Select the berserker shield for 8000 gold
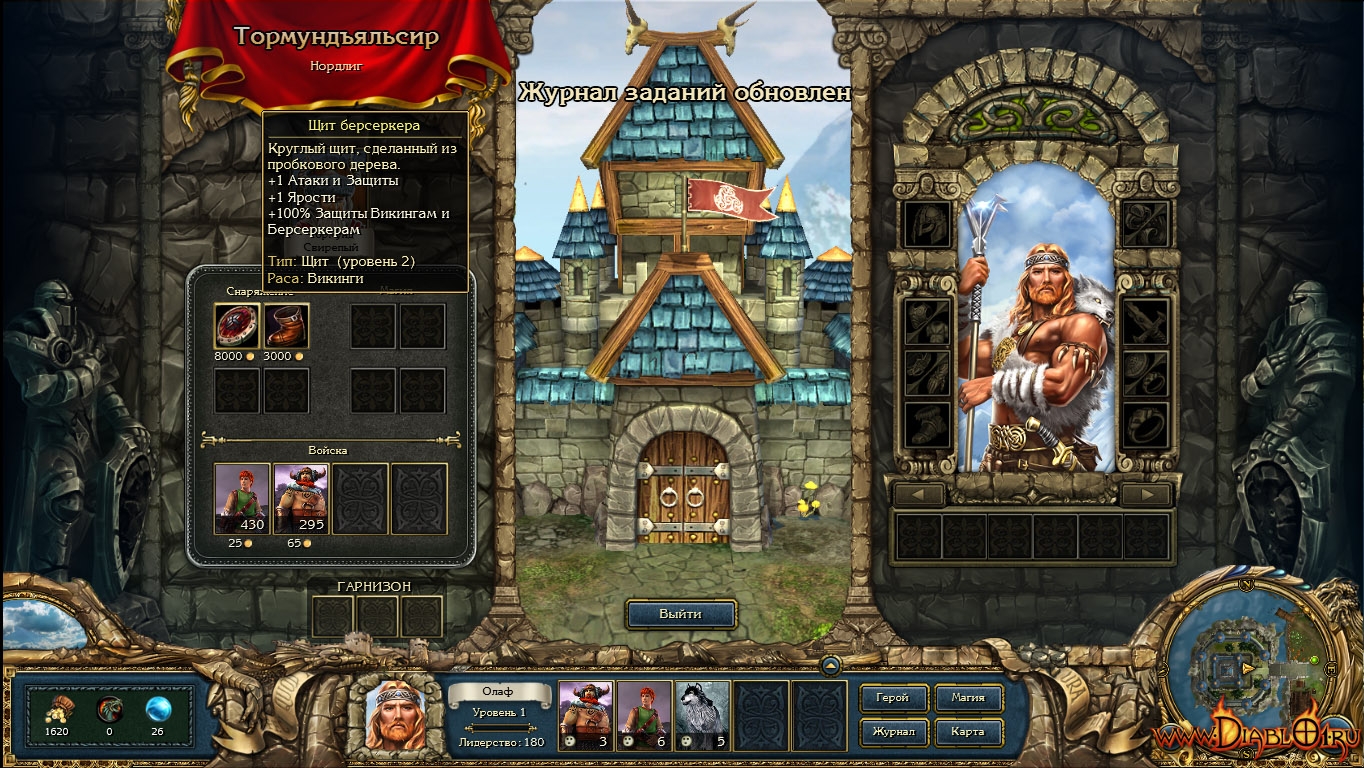Viewport: 1364px width, 768px height. (x=237, y=326)
